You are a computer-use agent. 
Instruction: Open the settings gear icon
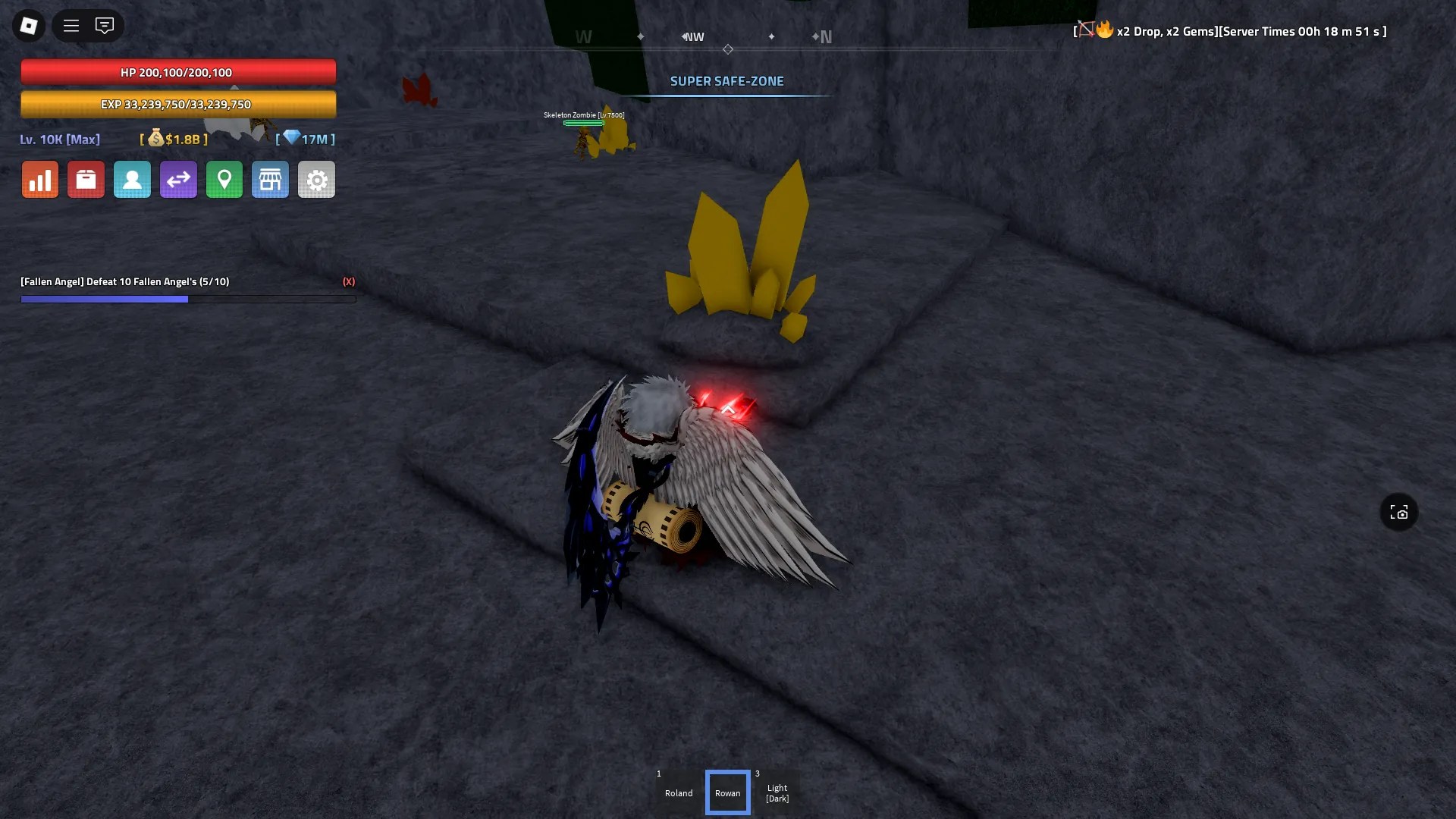click(316, 179)
